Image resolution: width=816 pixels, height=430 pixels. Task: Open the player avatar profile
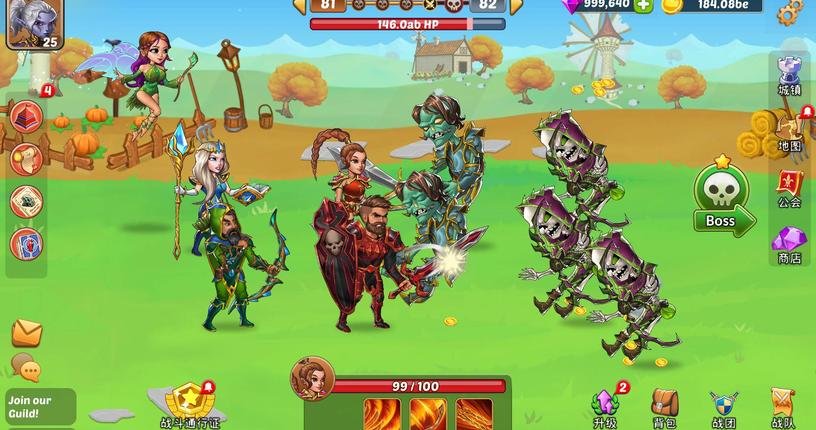coord(34,23)
